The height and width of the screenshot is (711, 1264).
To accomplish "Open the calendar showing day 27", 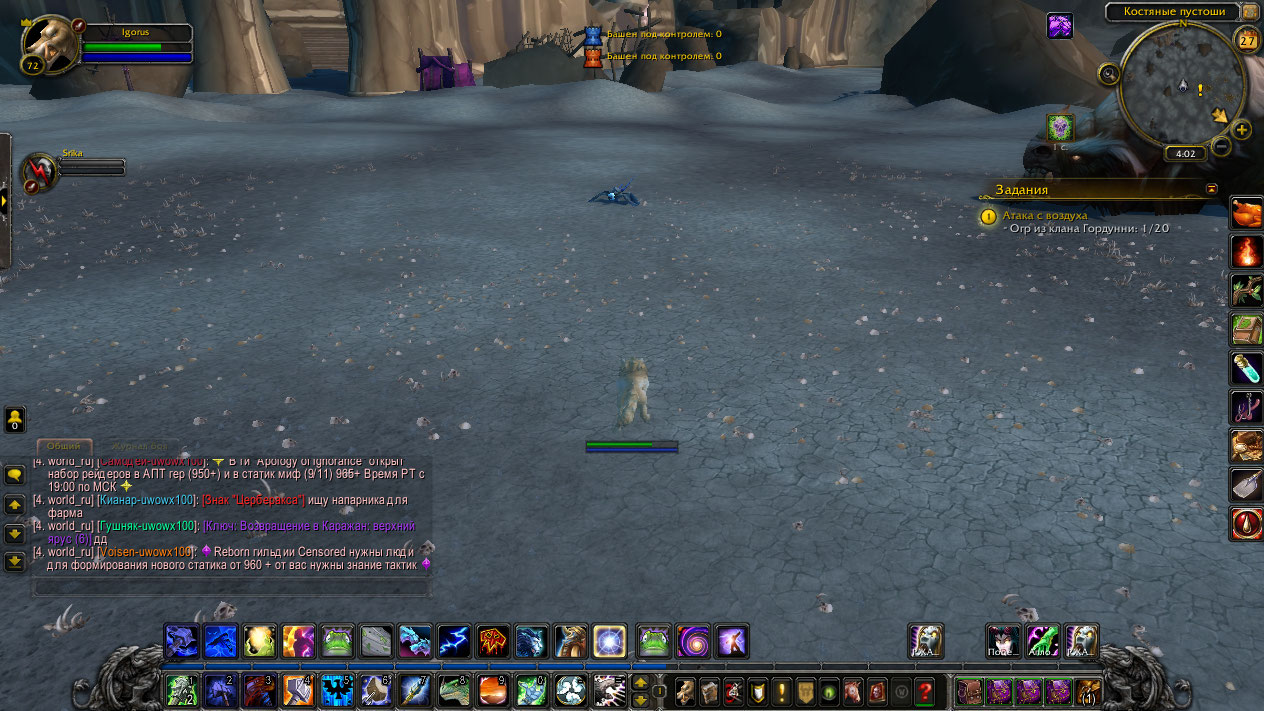I will coord(1248,40).
